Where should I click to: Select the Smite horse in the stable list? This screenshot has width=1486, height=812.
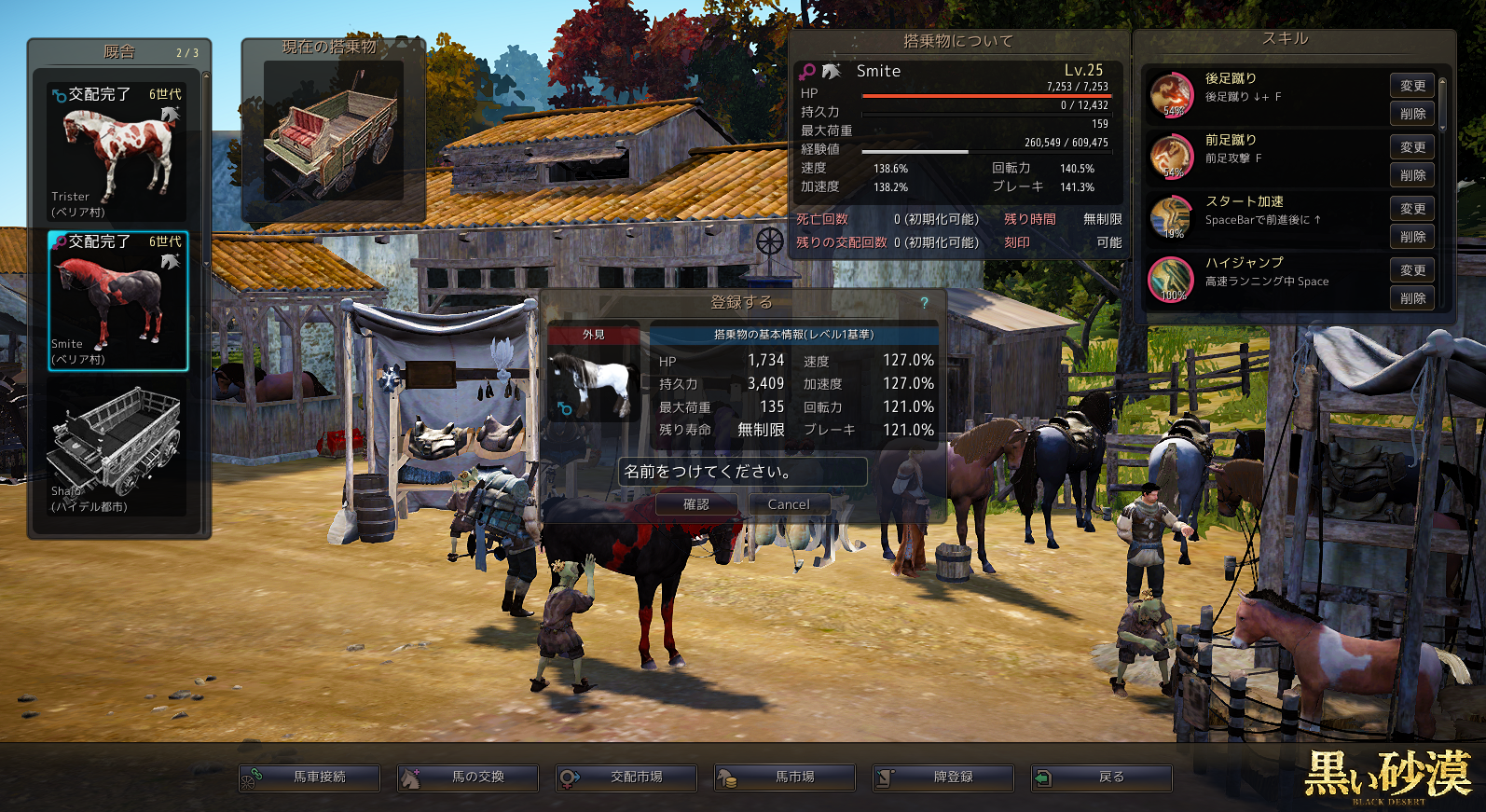point(117,300)
